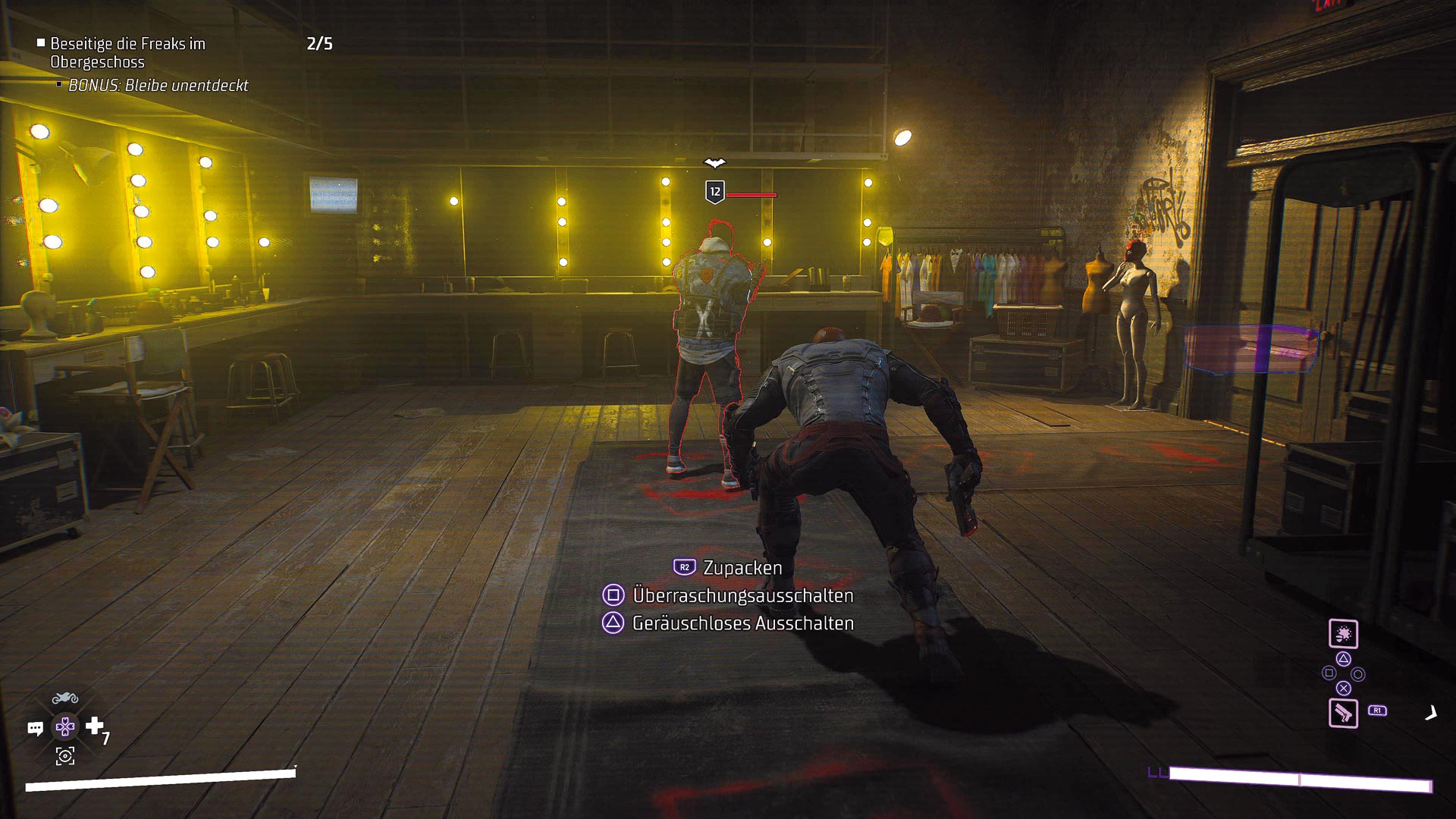Activate the AR scan eye icon
Image resolution: width=1456 pixels, height=819 pixels.
(65, 756)
